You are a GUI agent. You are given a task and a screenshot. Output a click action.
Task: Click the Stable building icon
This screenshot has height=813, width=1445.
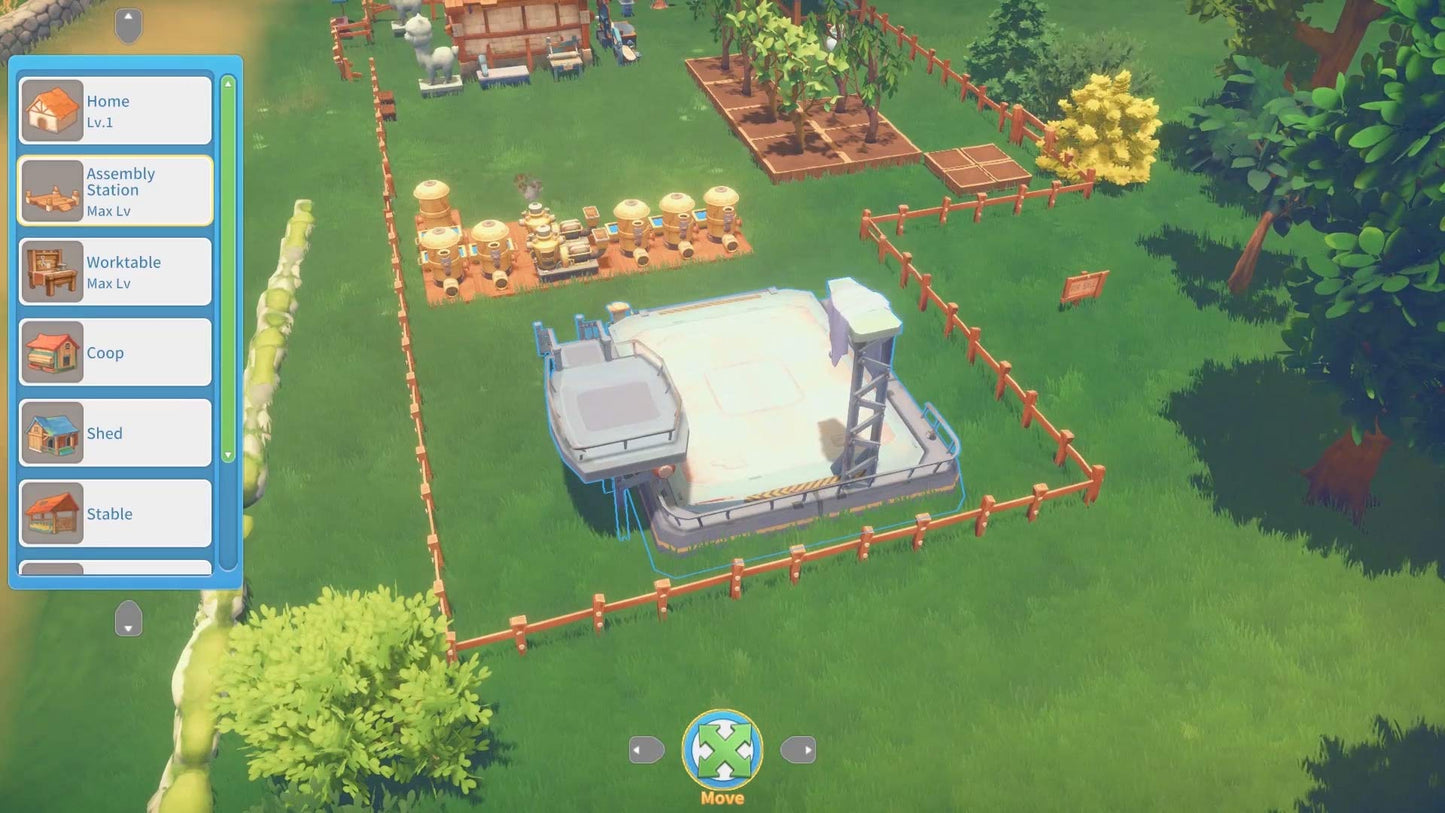[52, 512]
